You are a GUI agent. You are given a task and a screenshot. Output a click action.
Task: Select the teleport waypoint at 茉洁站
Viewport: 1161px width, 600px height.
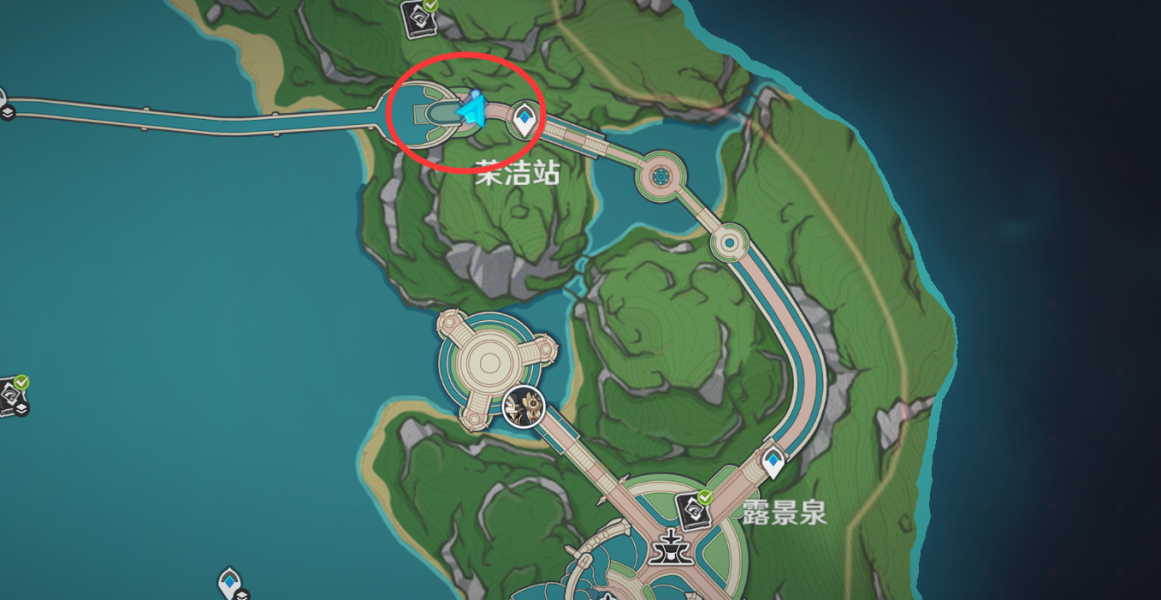pos(522,121)
